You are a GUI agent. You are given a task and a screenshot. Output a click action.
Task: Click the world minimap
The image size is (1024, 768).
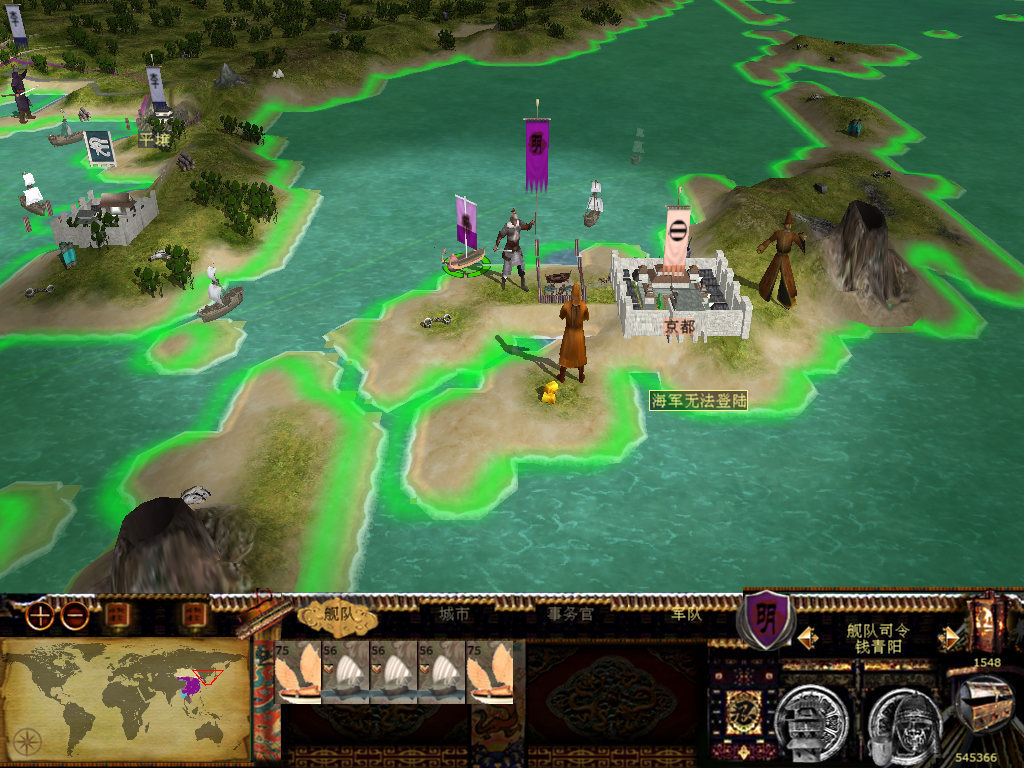125,697
